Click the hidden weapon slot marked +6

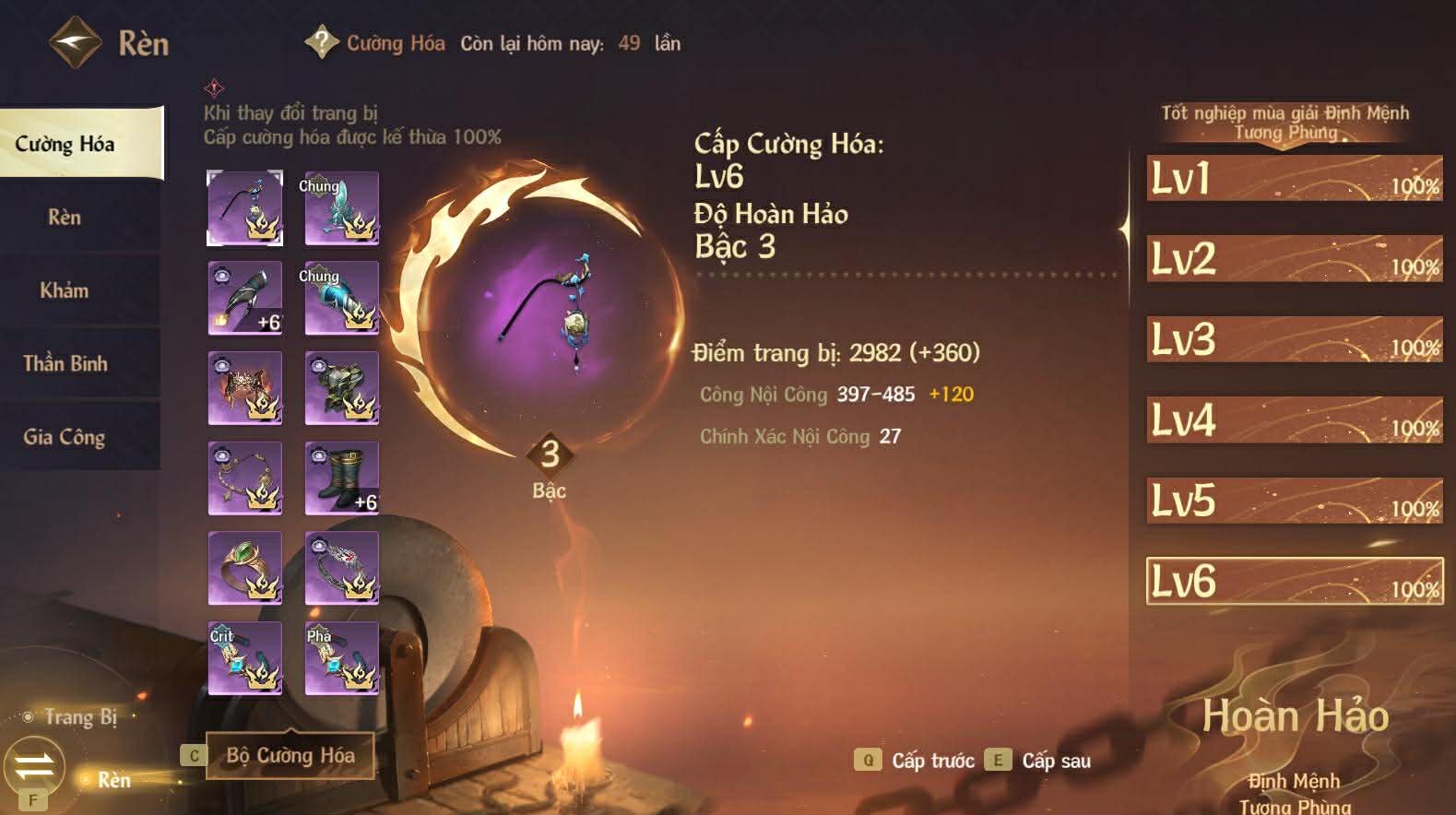243,298
